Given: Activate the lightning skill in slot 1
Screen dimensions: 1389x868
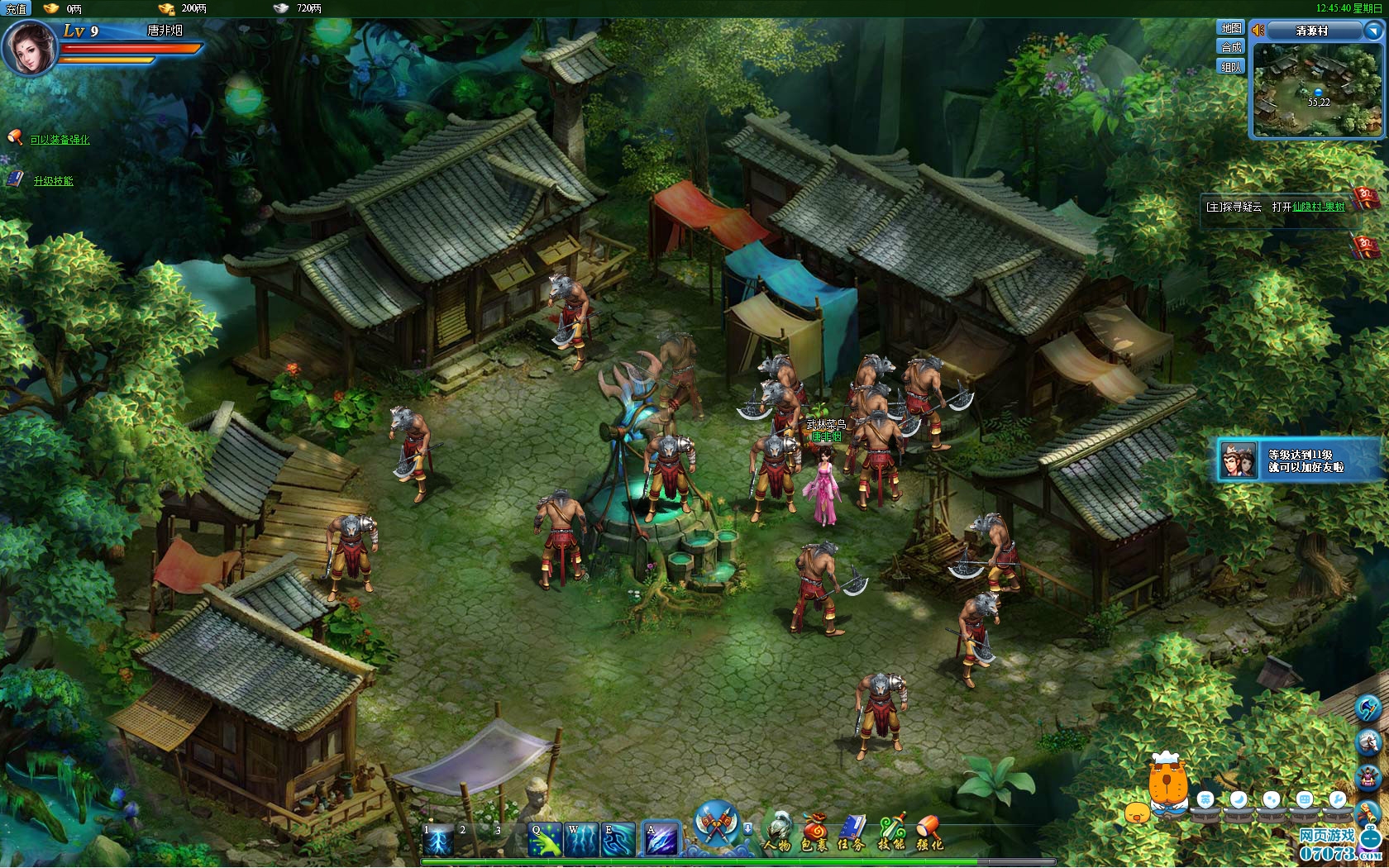Looking at the screenshot, I should click(x=438, y=840).
